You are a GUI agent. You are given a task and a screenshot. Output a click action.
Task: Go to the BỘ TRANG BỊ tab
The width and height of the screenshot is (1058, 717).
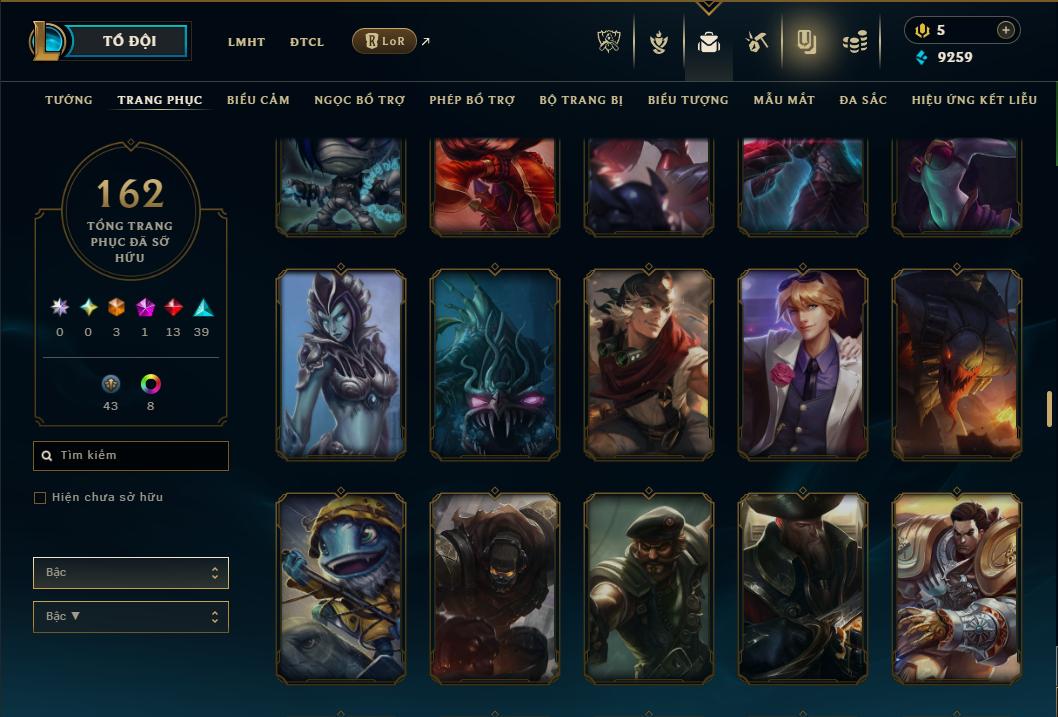tap(581, 100)
